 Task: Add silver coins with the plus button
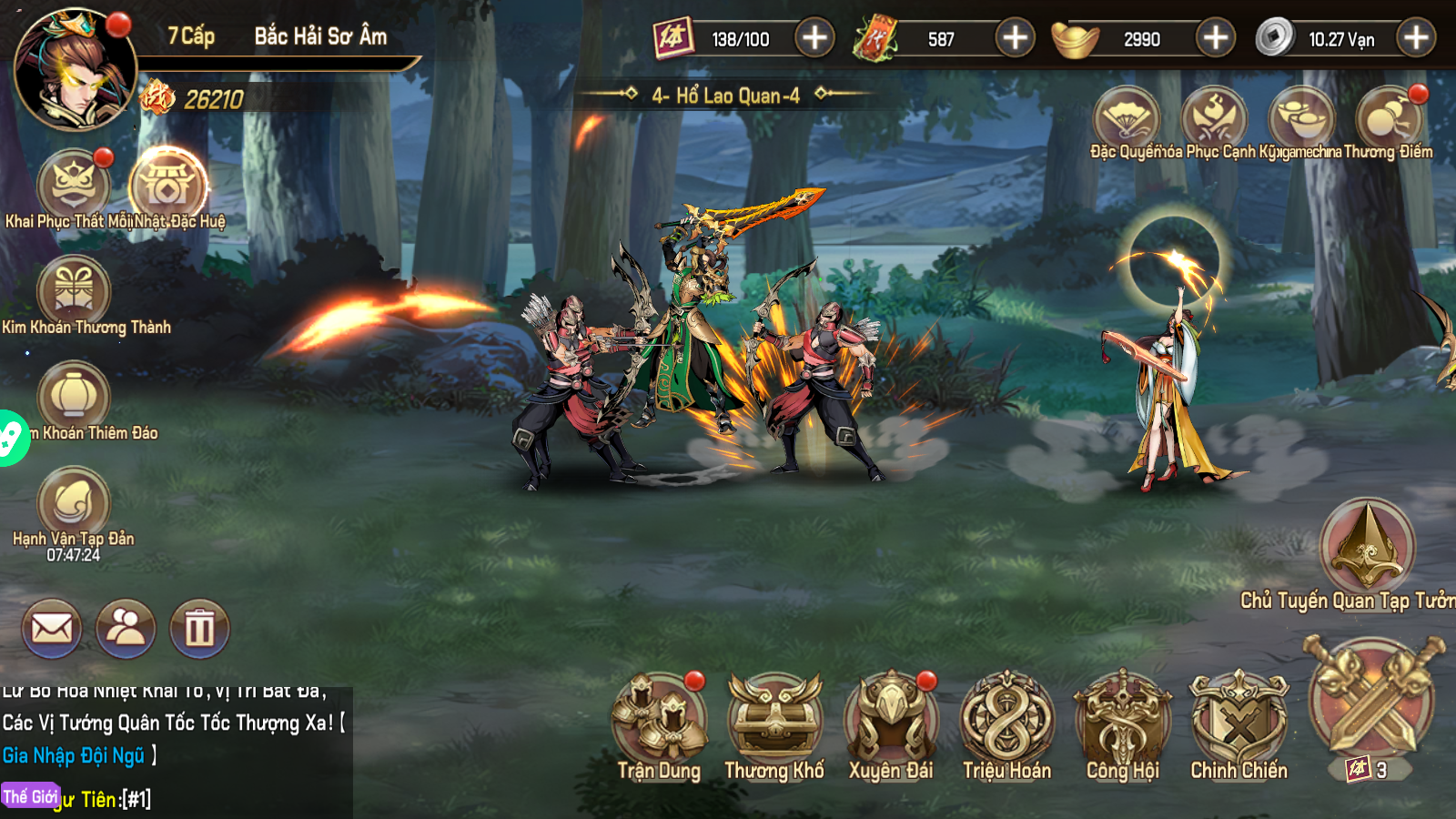point(1416,38)
